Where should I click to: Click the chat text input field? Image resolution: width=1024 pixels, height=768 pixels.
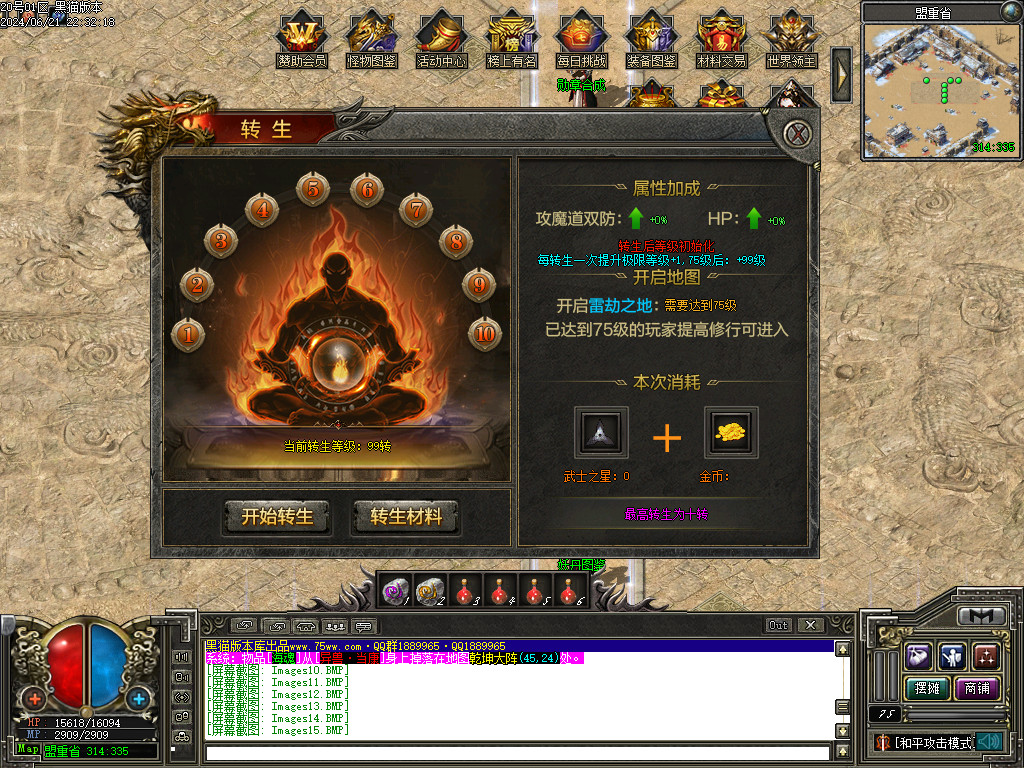tap(515, 752)
